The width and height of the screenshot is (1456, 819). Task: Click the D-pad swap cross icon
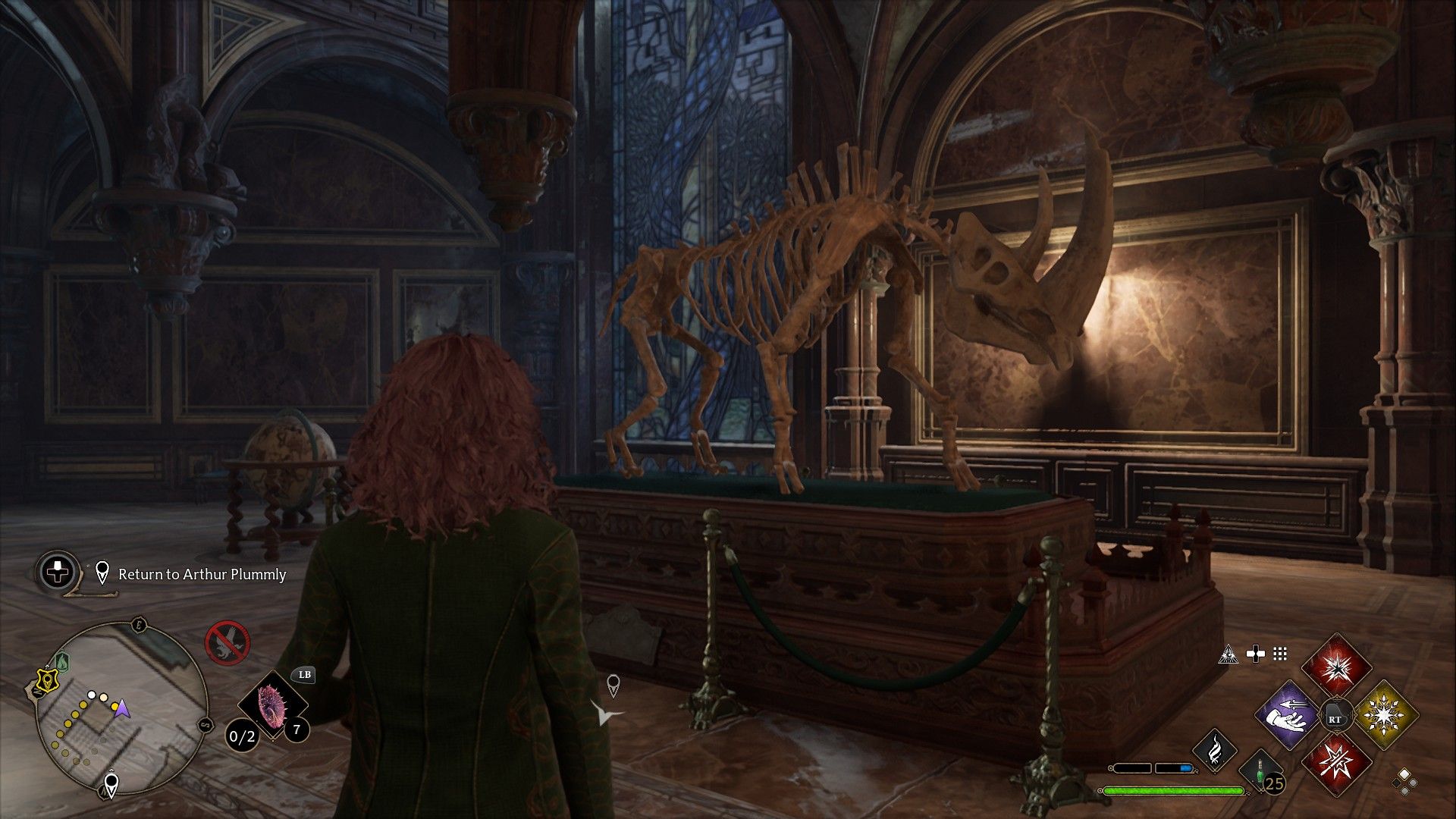click(1255, 653)
